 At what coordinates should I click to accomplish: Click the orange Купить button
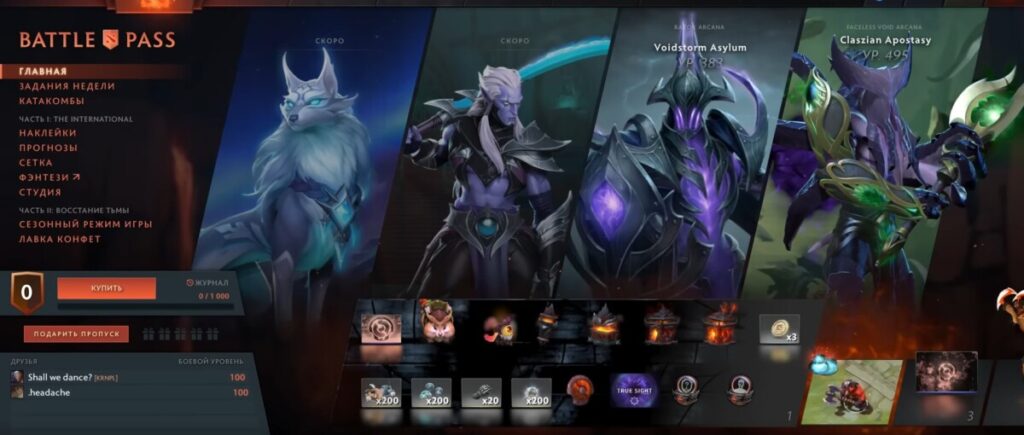coord(106,288)
